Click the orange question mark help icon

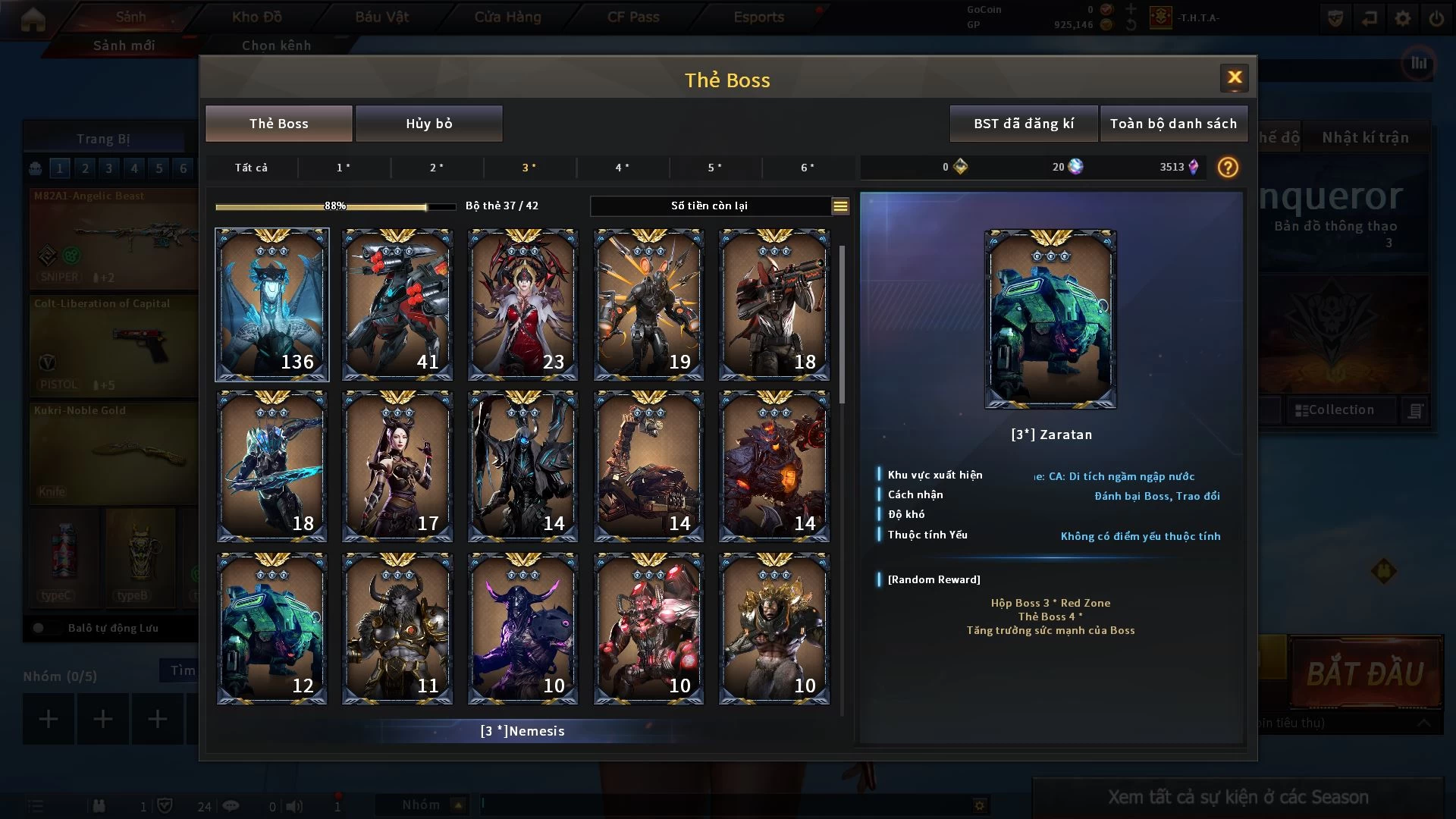tap(1227, 168)
